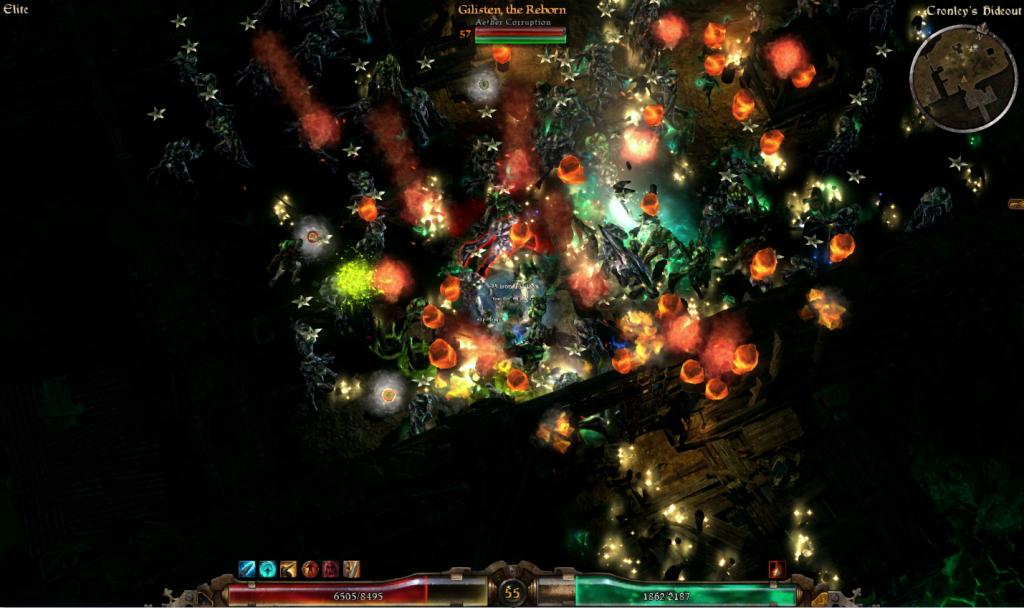Select the cyan circular arrow icon

click(x=268, y=569)
